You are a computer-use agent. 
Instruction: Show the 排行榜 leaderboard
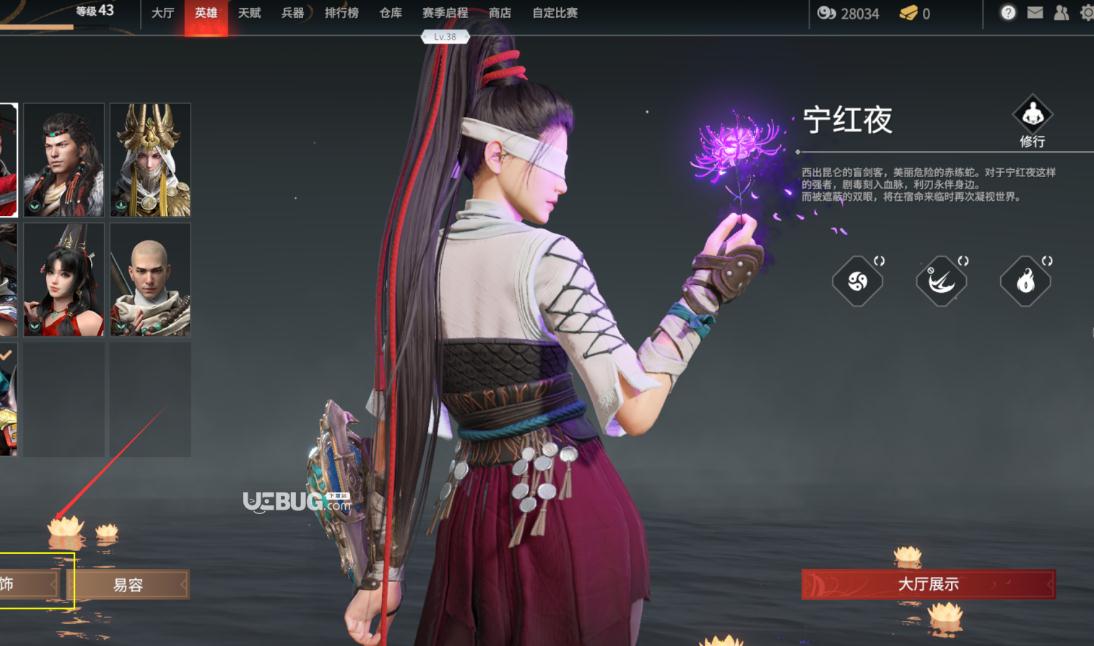(341, 13)
